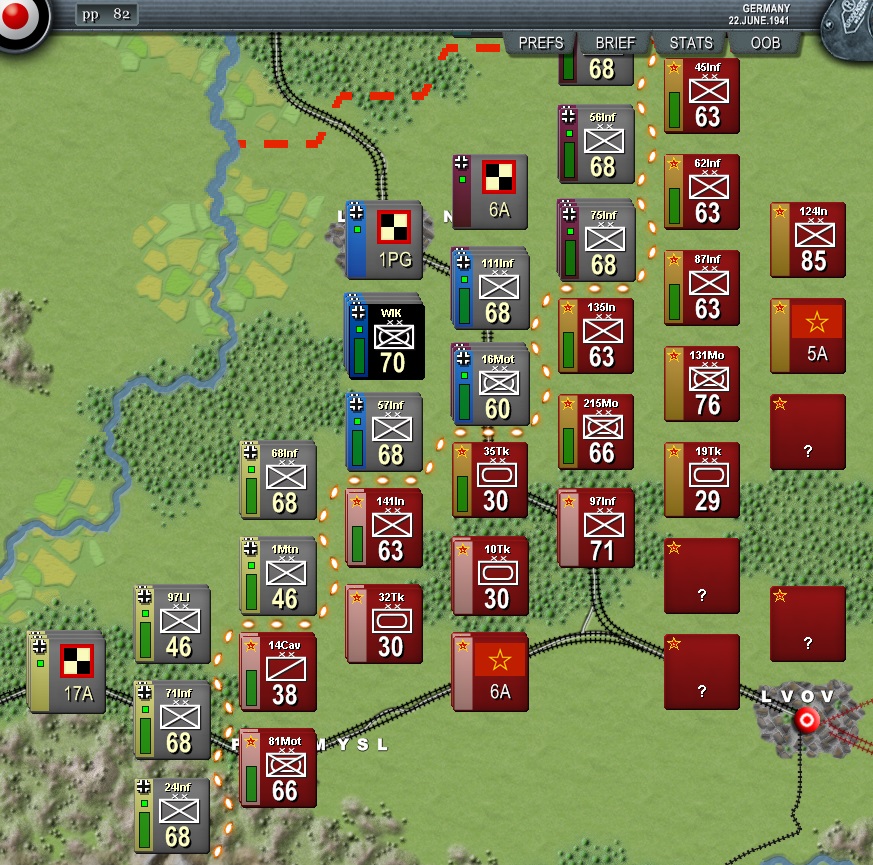Select the 1PG panzer group HQ unit
Image resolution: width=873 pixels, height=865 pixels.
pos(386,240)
